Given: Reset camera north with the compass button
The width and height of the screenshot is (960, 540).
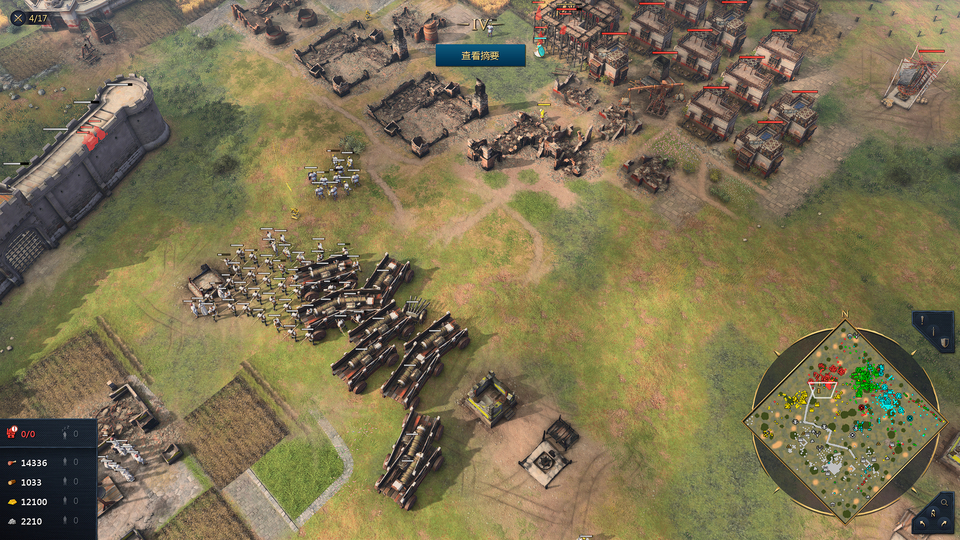Looking at the screenshot, I should coord(933,513).
